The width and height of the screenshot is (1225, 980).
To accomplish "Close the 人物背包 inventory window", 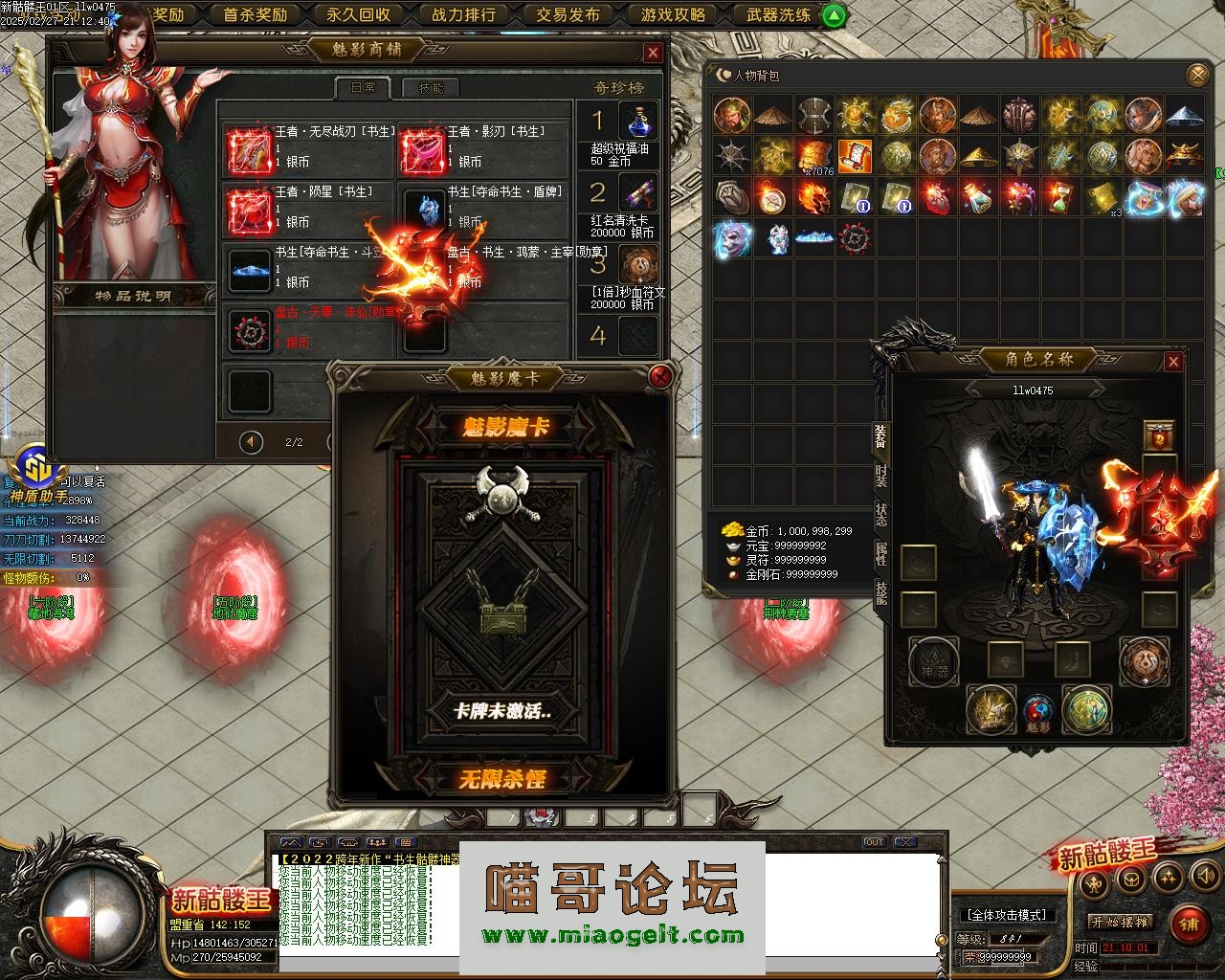I will 1197,75.
